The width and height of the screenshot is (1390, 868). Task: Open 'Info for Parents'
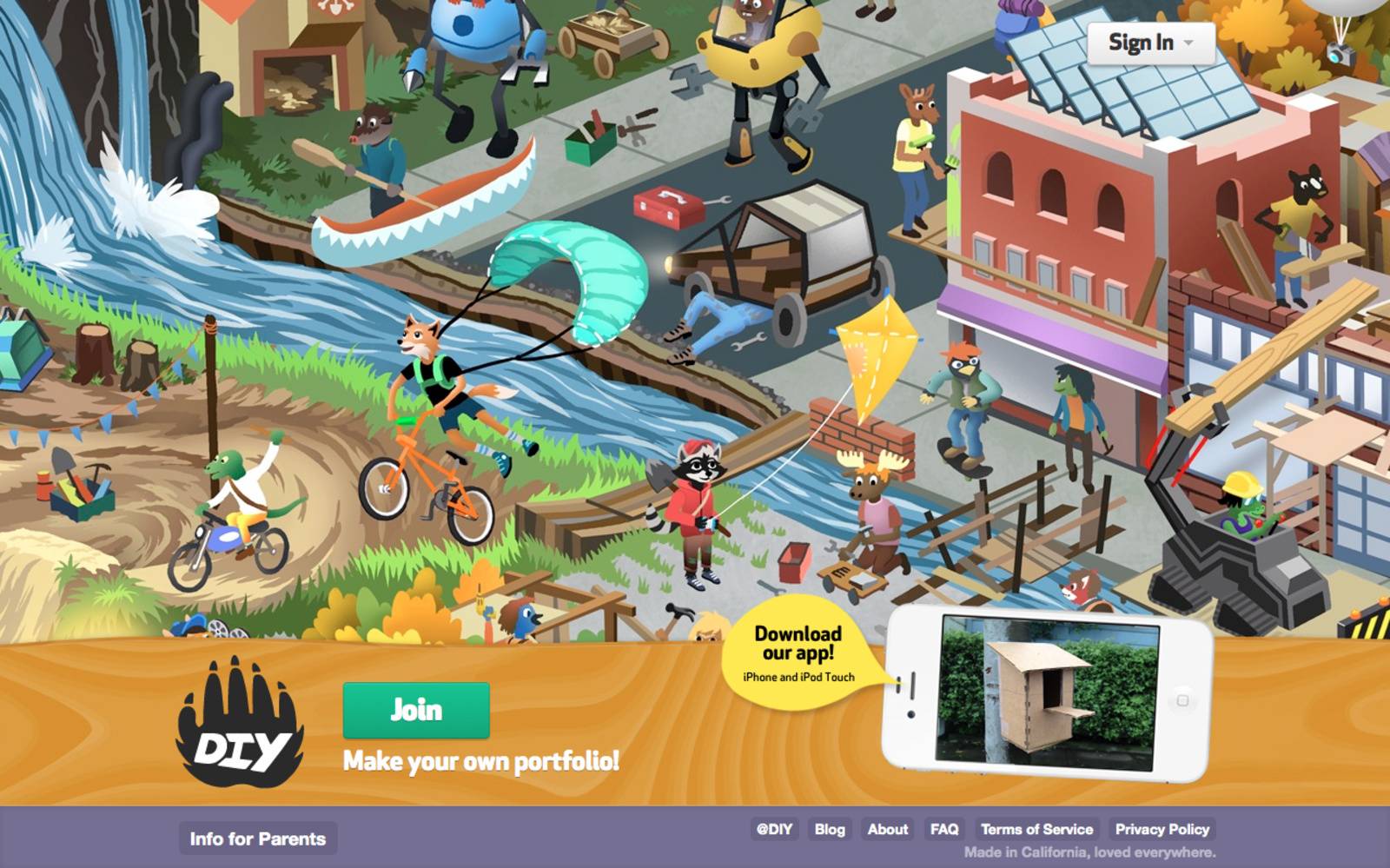point(257,838)
